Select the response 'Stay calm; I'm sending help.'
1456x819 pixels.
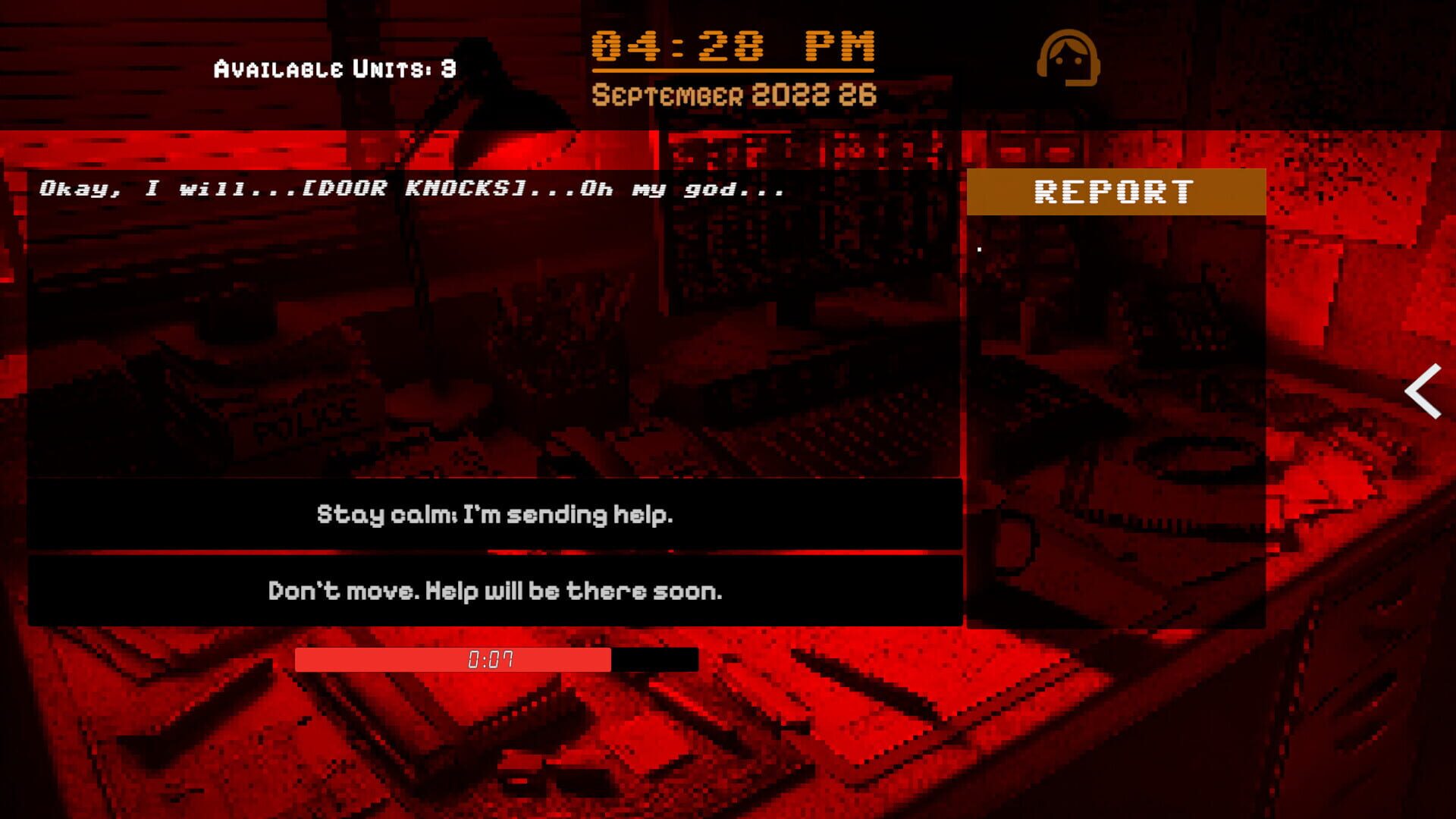[x=497, y=515]
